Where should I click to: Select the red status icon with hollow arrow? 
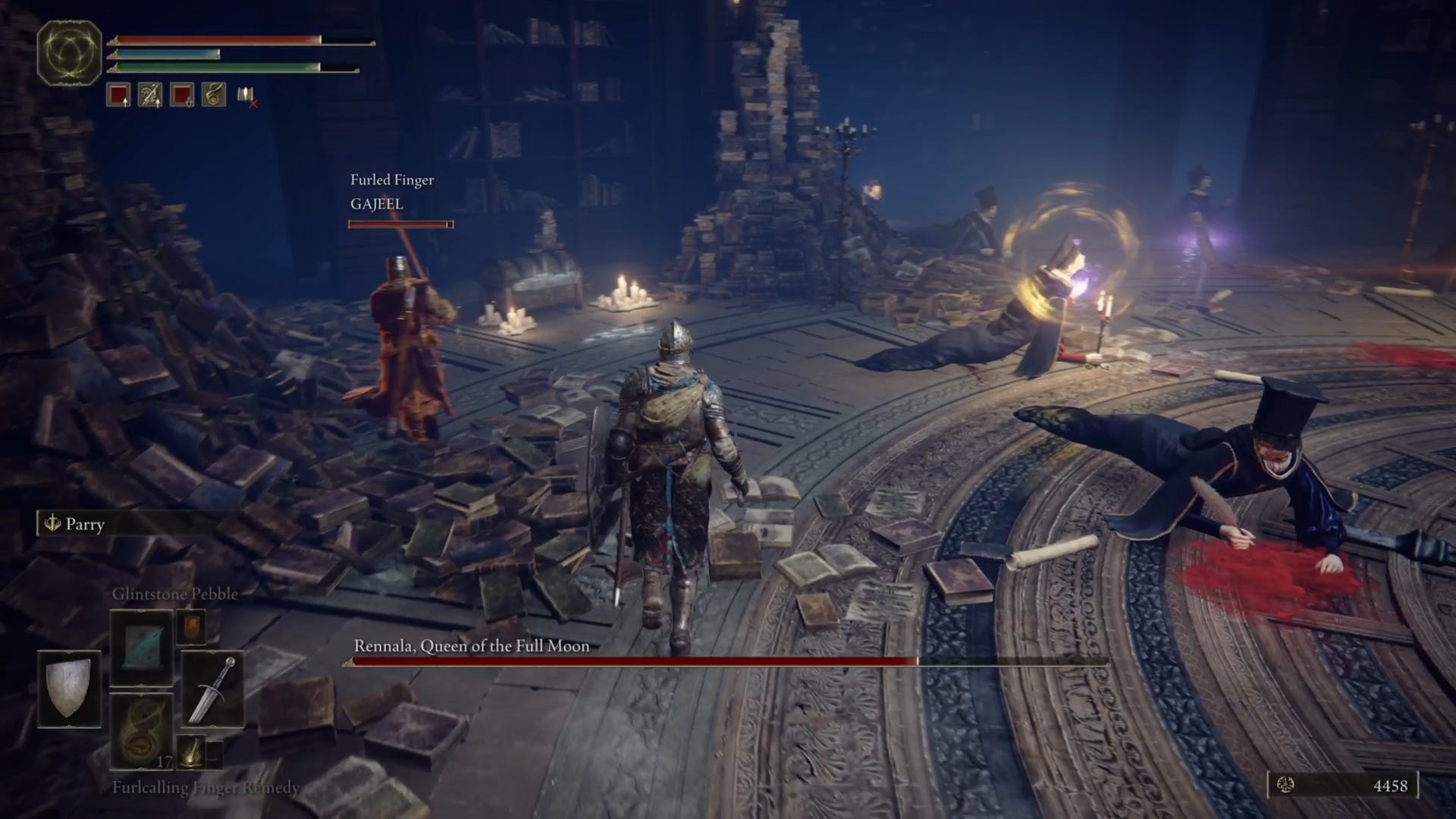(x=182, y=95)
